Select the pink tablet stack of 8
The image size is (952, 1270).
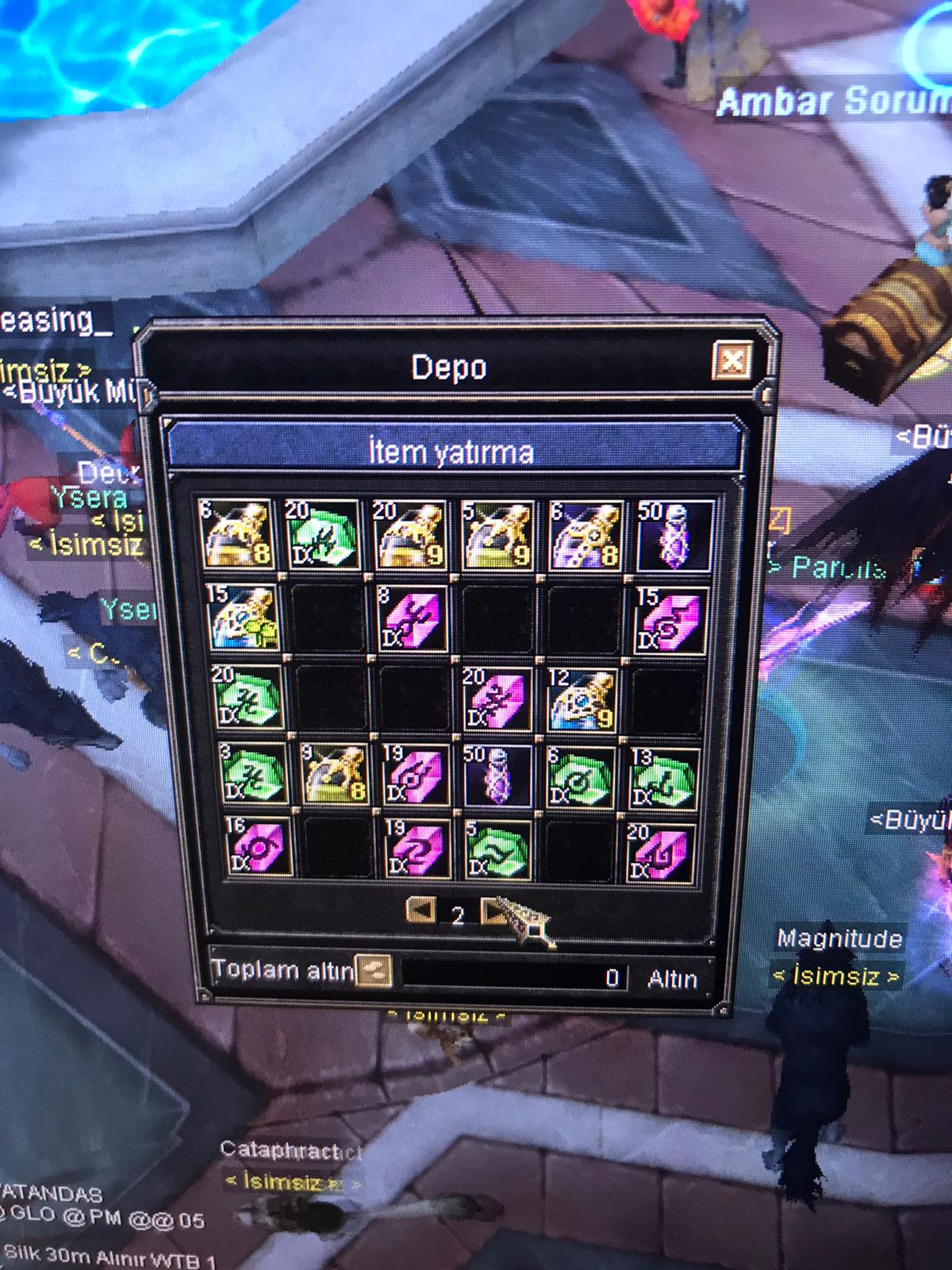click(411, 618)
